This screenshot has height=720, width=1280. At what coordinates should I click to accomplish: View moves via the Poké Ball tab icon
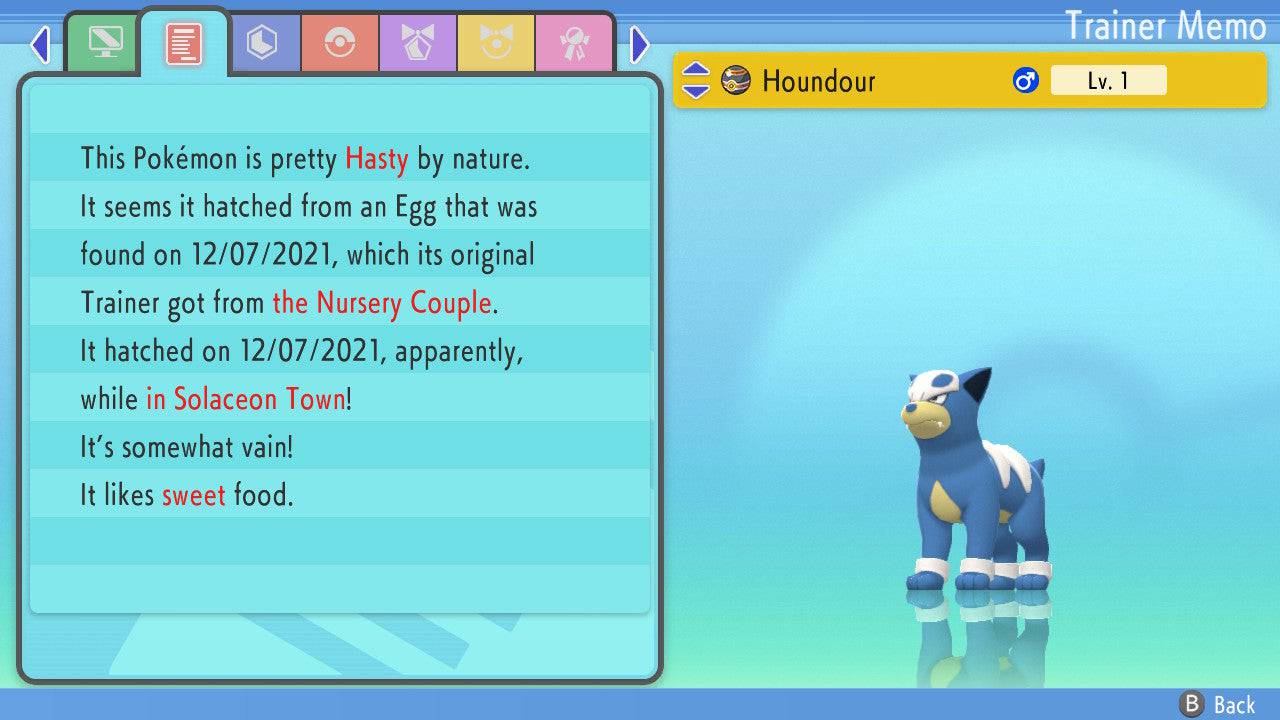pos(341,42)
